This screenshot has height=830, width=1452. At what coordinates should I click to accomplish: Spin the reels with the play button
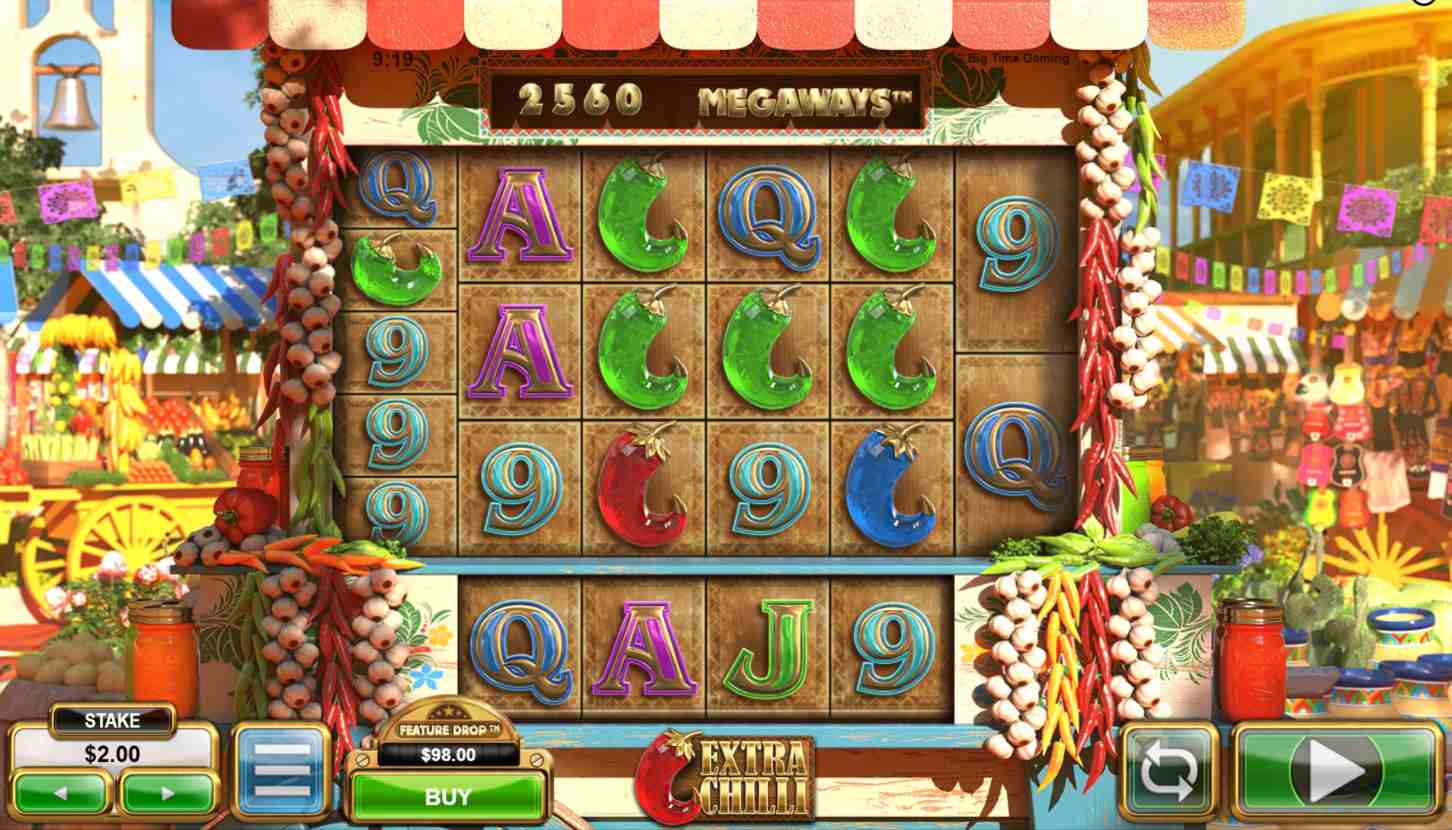pos(1337,772)
